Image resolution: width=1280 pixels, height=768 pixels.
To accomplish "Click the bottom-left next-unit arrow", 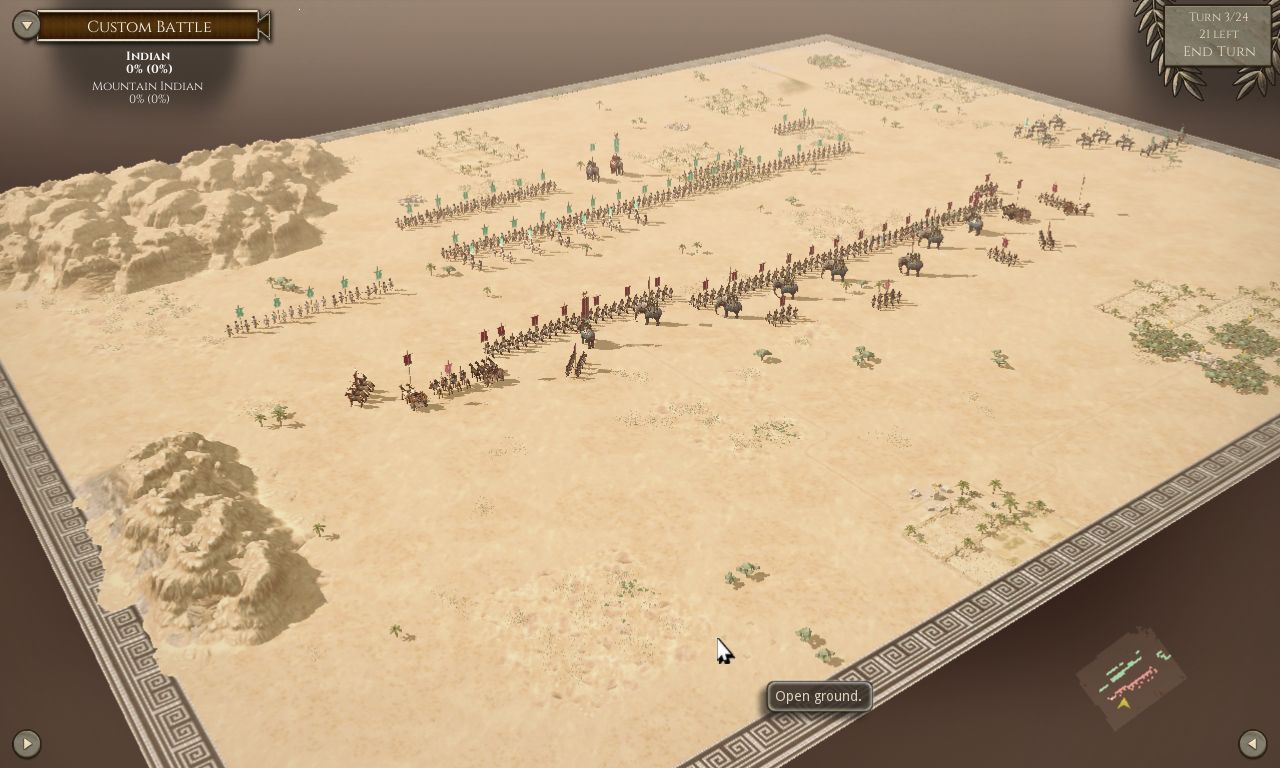I will click(26, 743).
